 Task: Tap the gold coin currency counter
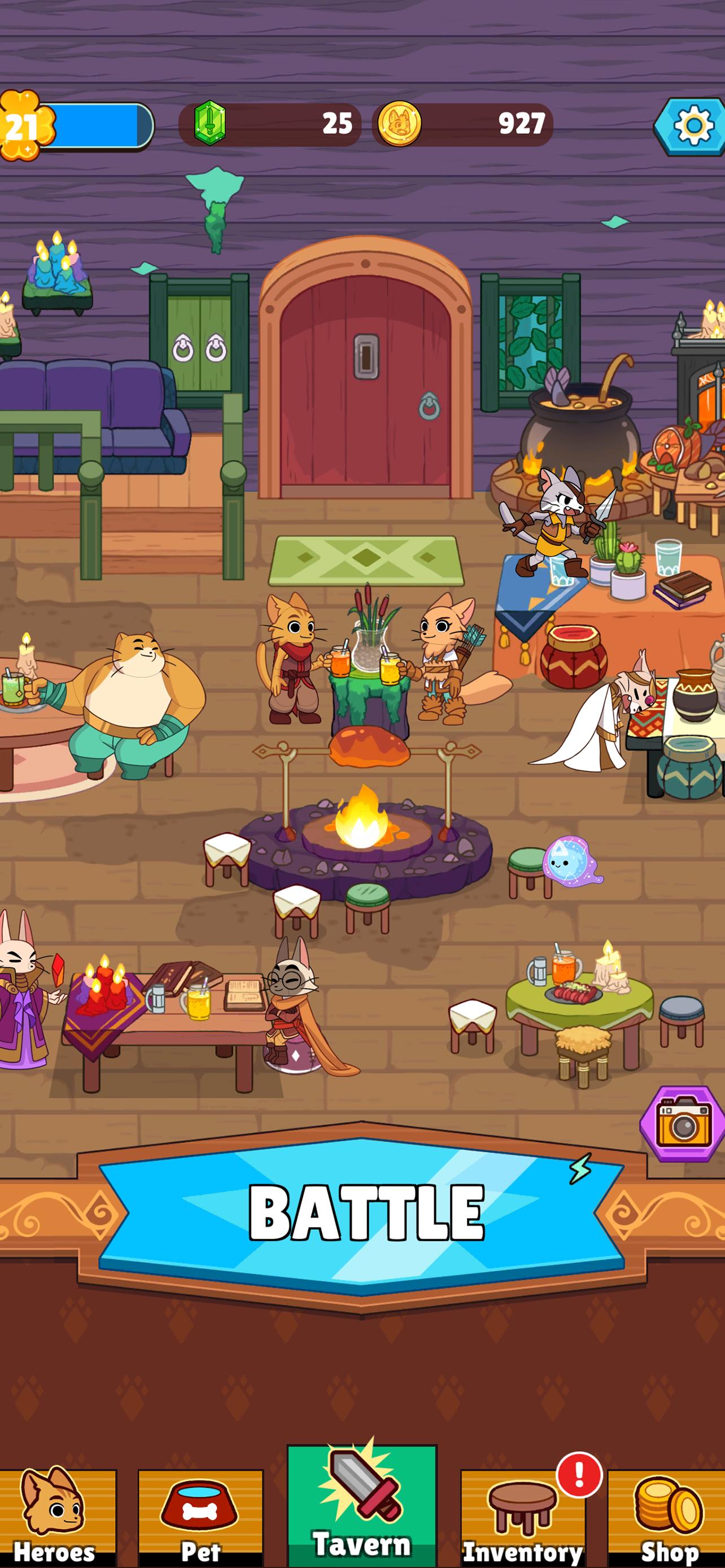click(462, 124)
